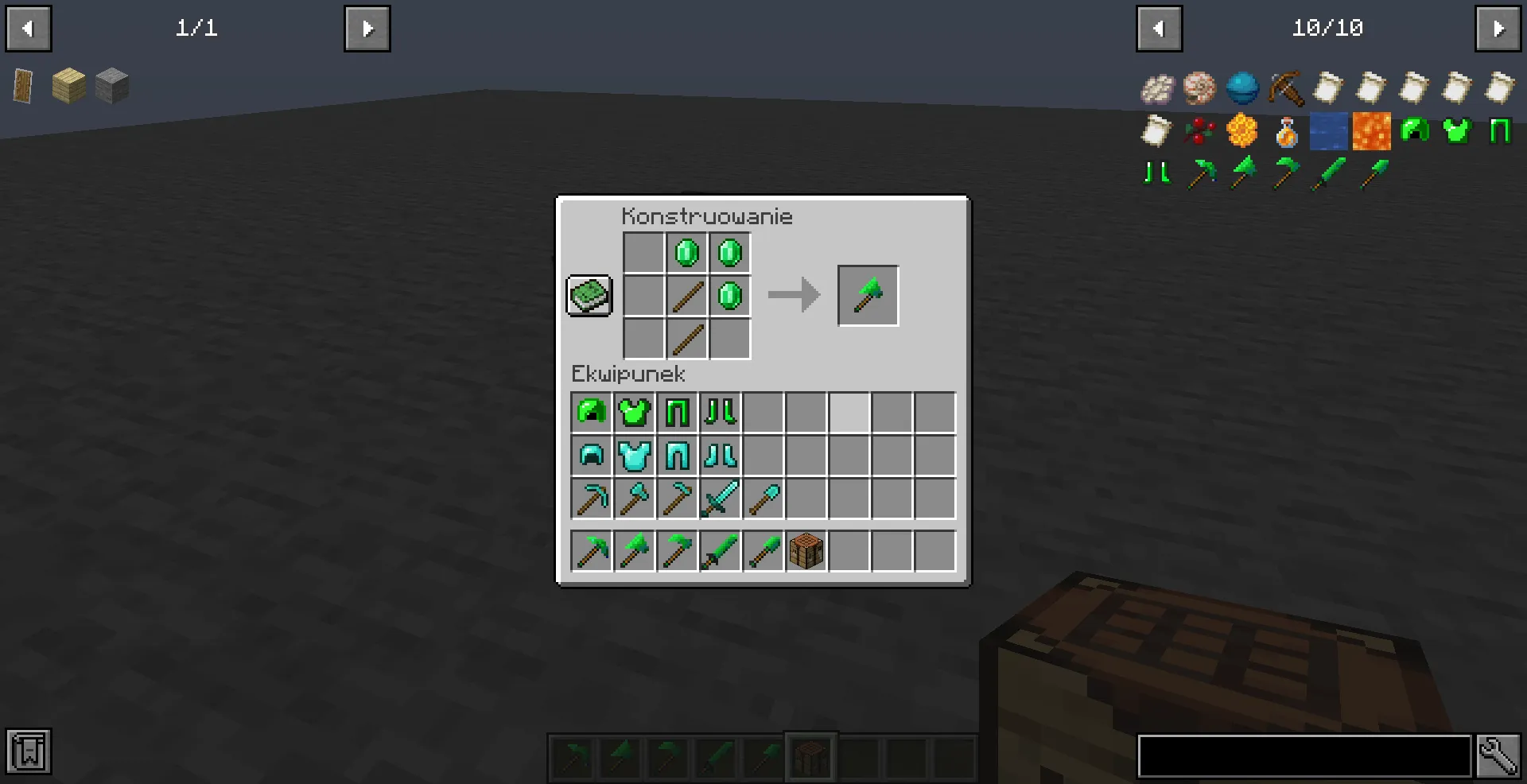This screenshot has height=784, width=1527.
Task: Select the potion bottle item
Action: tap(1285, 131)
